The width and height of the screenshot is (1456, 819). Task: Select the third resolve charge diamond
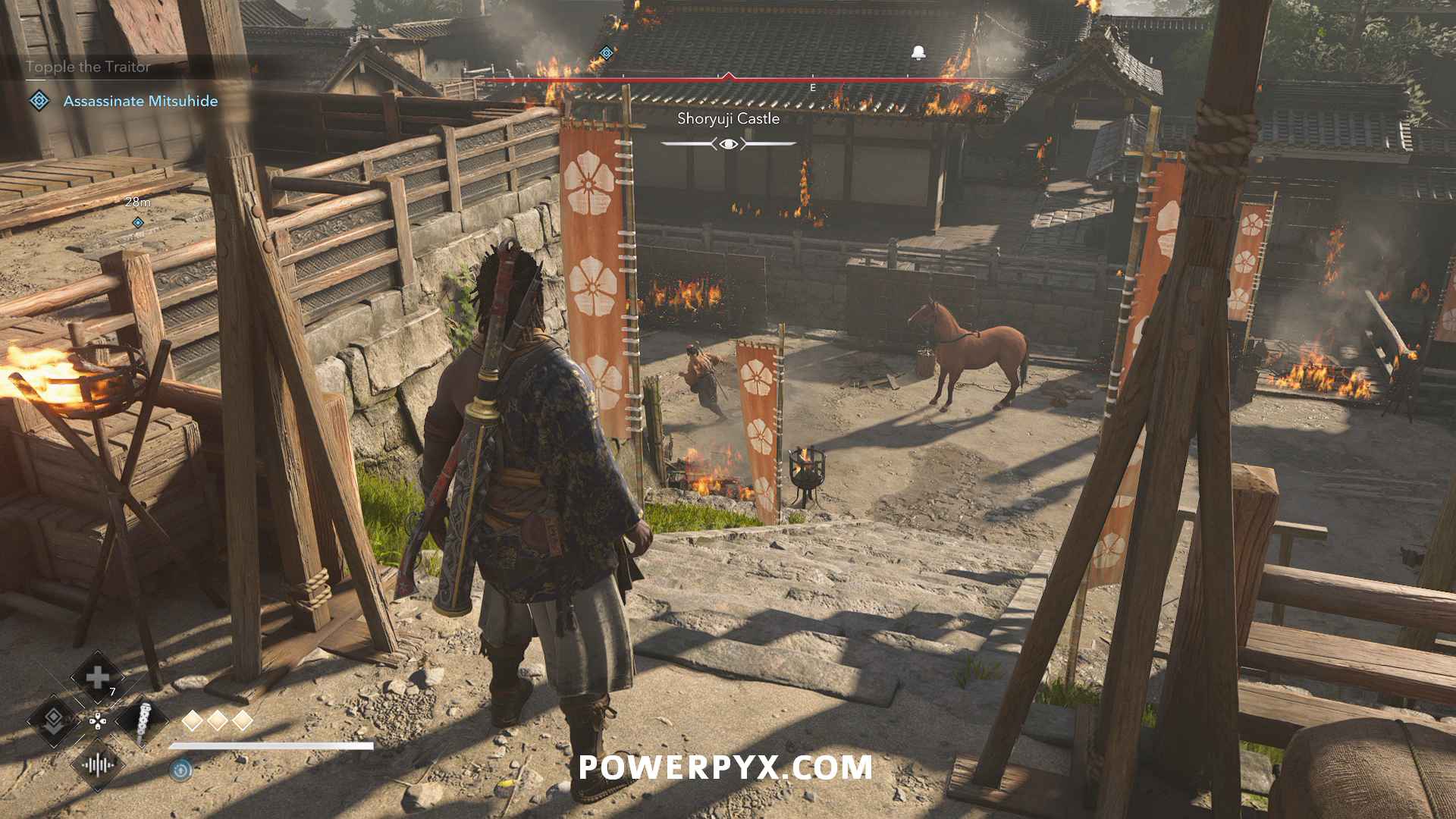coord(243,720)
